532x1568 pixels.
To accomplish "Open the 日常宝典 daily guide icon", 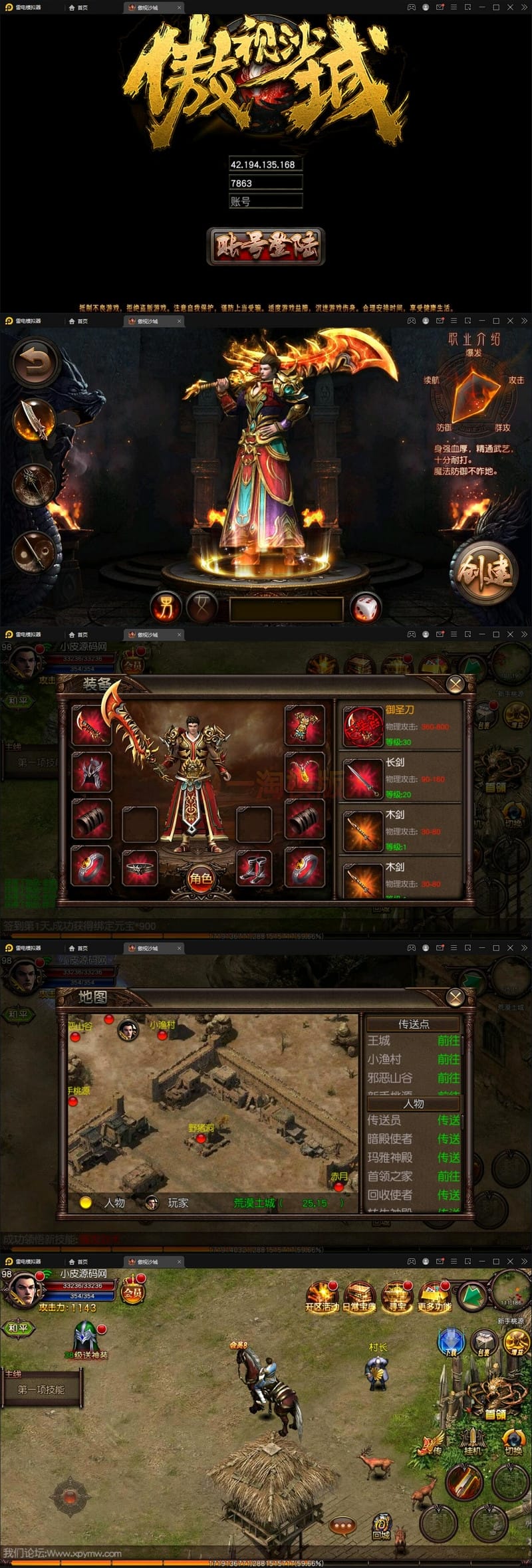I will pos(359,1295).
